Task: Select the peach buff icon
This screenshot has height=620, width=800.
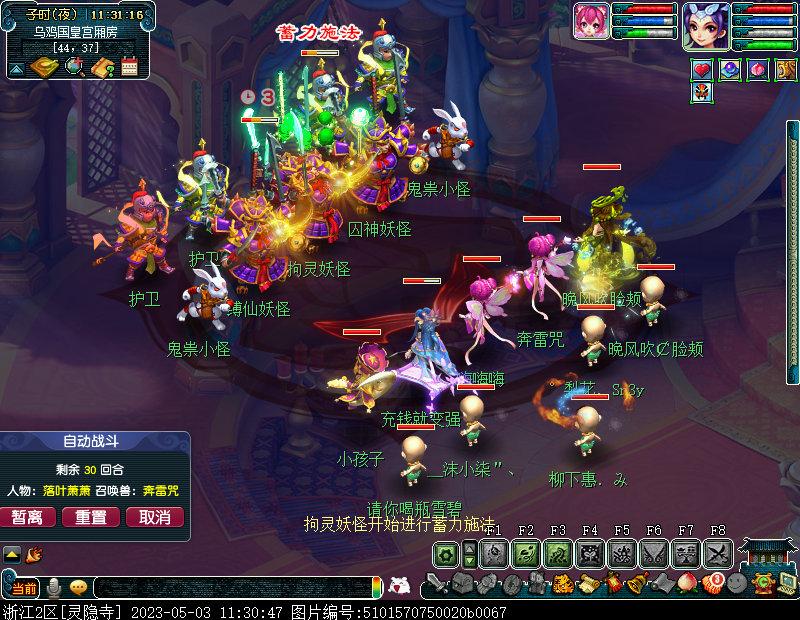Action: click(757, 69)
